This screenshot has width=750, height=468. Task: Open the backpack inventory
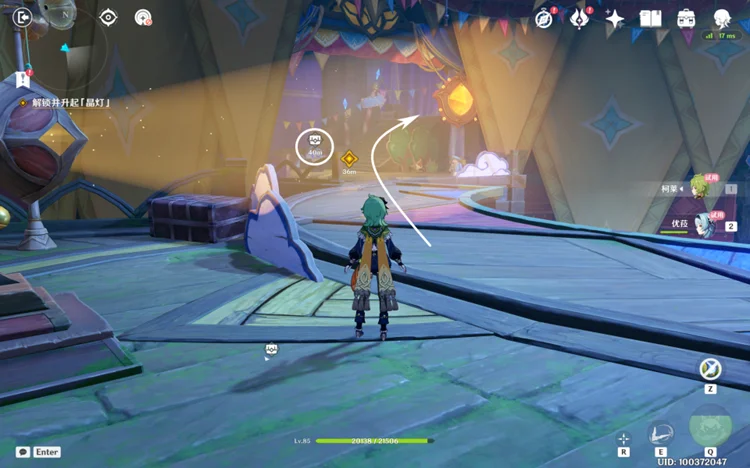tap(687, 19)
